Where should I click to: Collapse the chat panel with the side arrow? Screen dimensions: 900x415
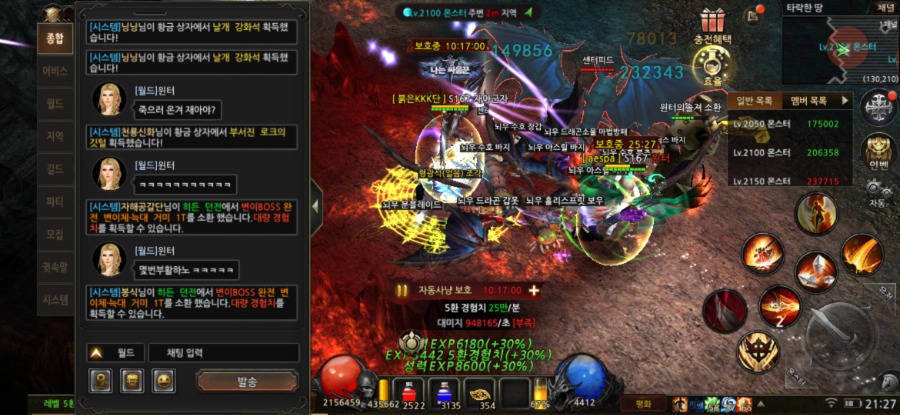click(316, 205)
